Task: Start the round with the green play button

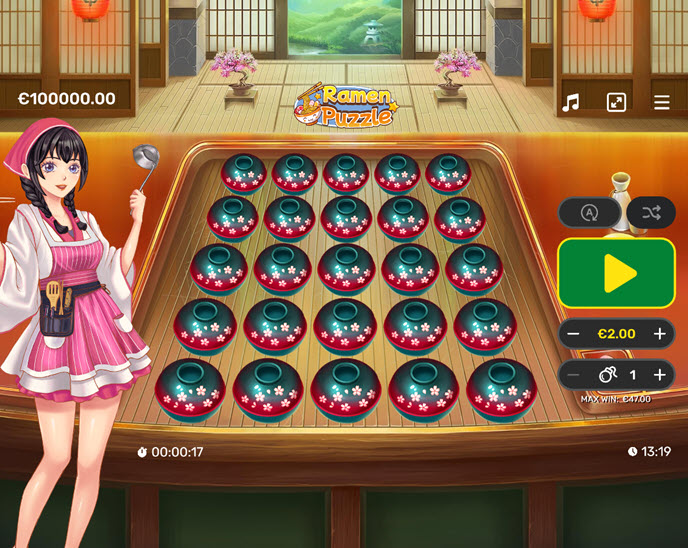Action: click(616, 272)
